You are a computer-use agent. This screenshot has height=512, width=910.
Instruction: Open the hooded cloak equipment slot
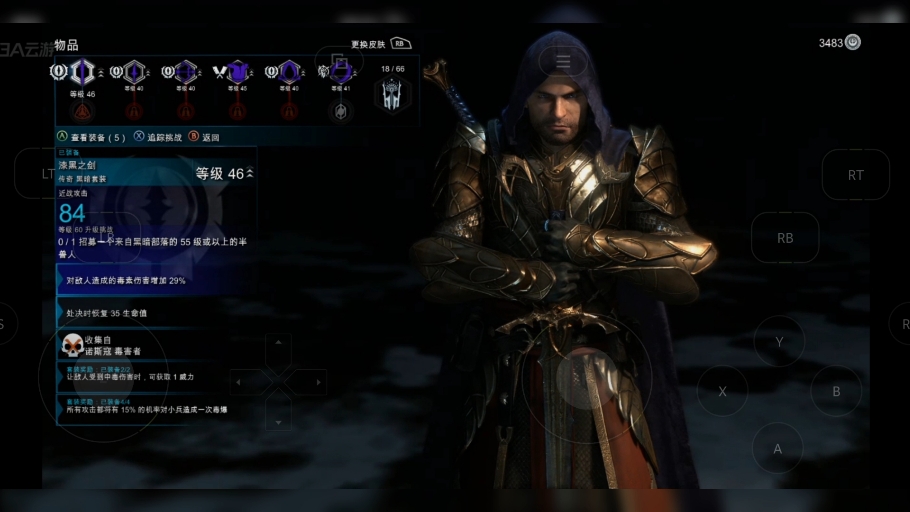[289, 72]
